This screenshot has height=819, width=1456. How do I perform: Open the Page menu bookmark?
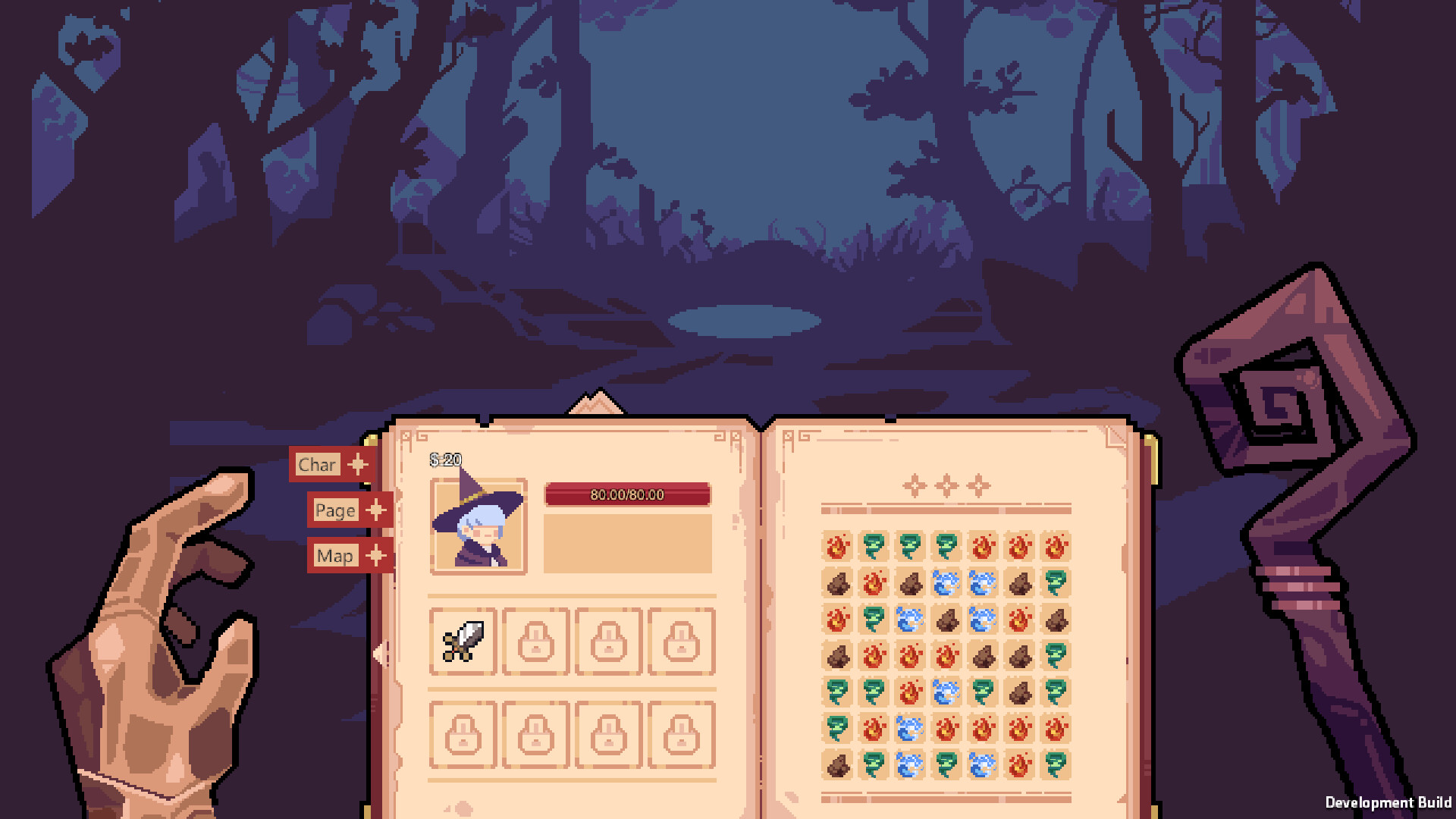click(335, 510)
